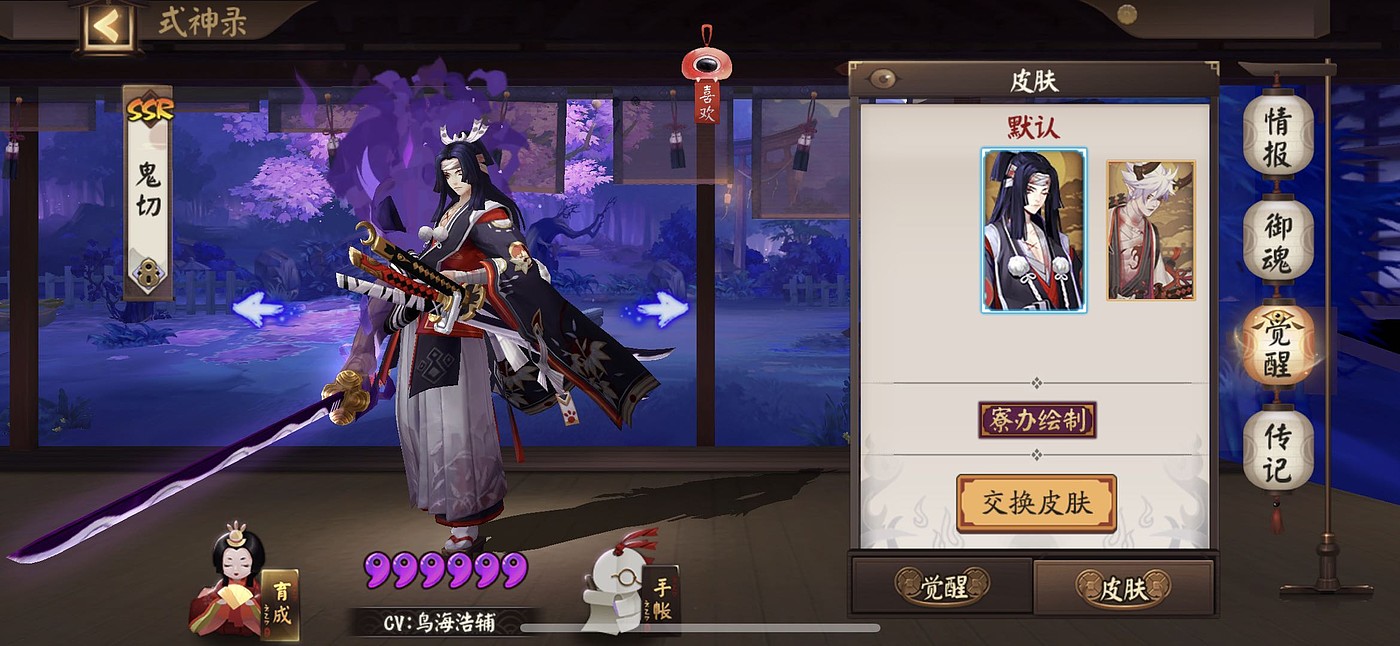Show the previous shikigami with the left arrow

click(258, 309)
